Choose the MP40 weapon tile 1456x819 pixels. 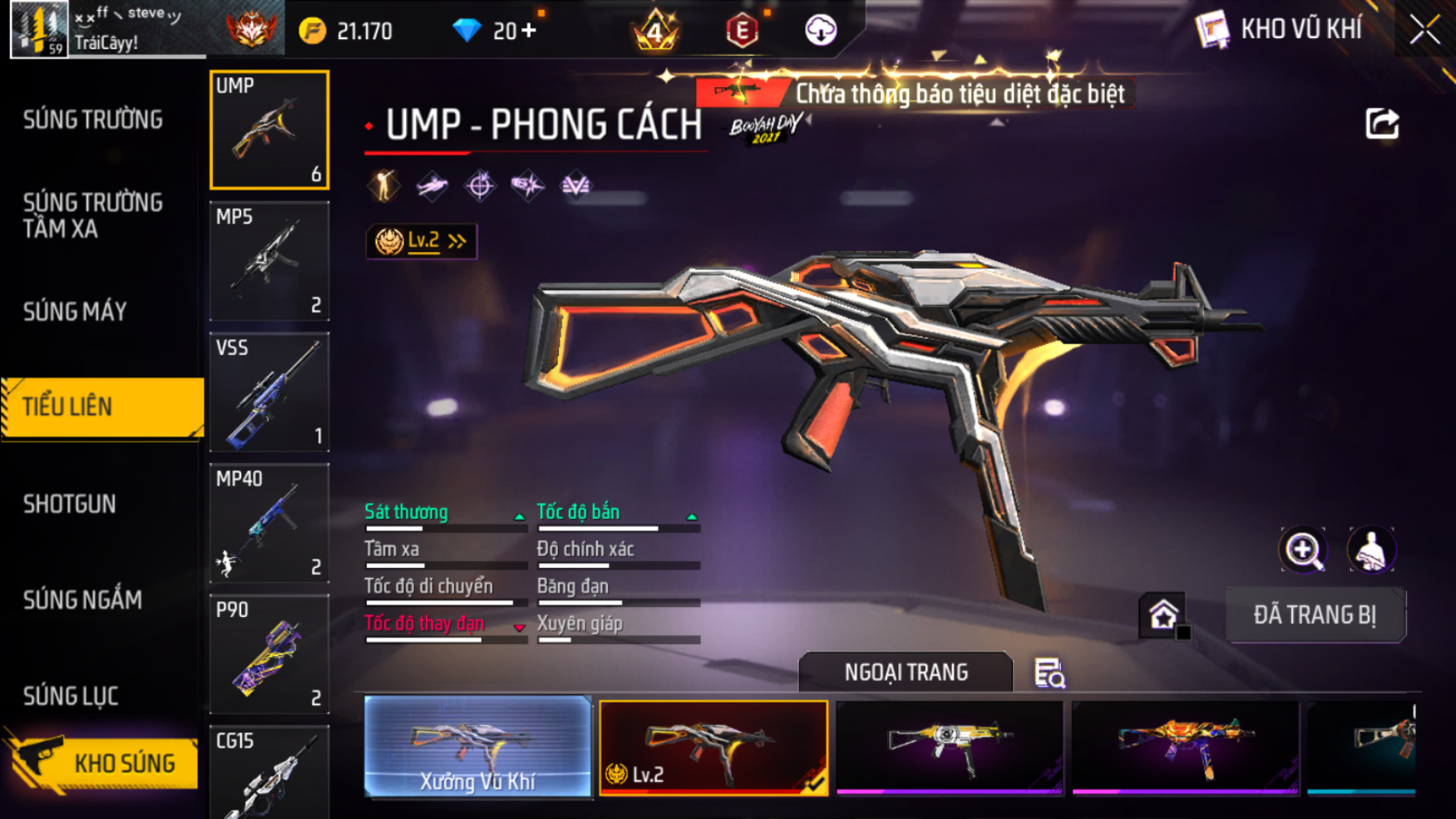coord(269,523)
